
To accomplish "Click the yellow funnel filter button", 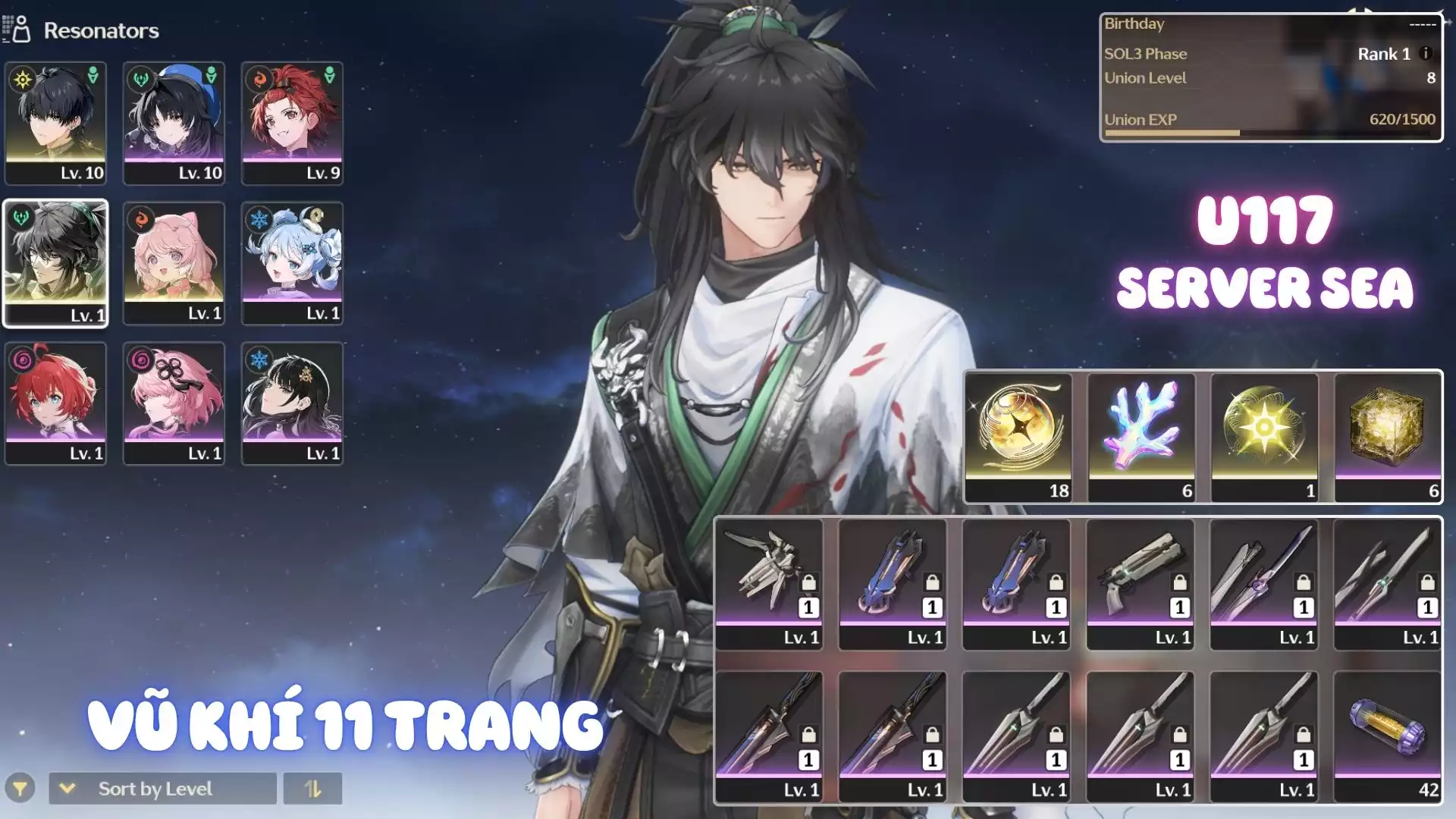I will click(x=20, y=789).
